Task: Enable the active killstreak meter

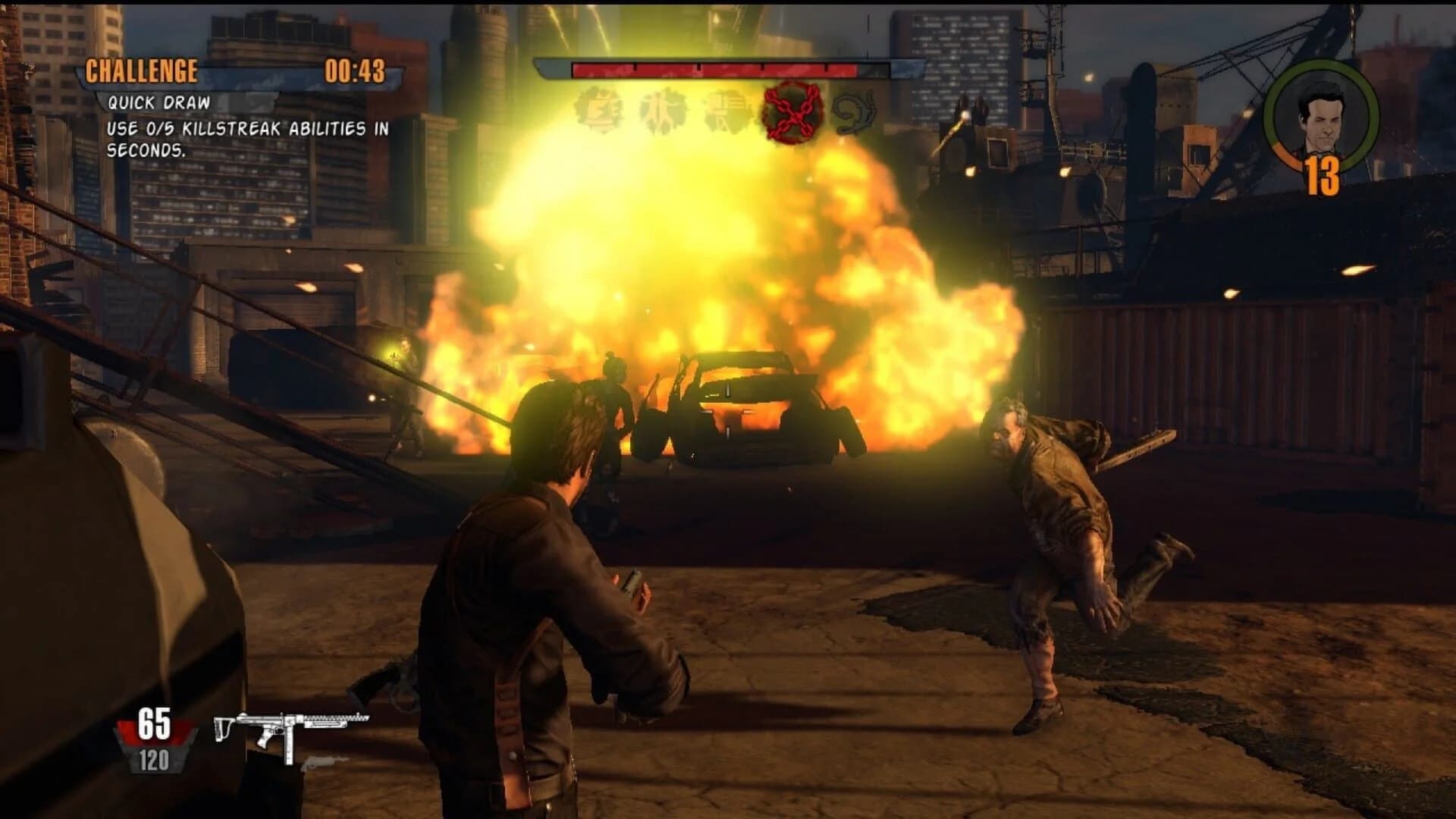Action: (x=717, y=68)
